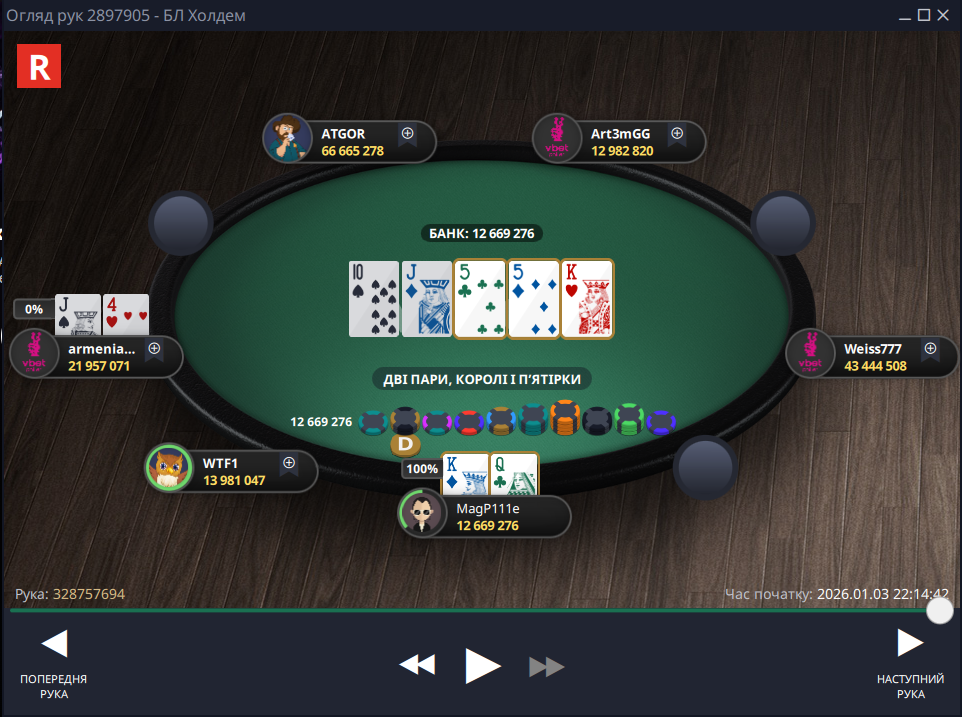
Task: Open ATGOR's player avatar
Action: pyautogui.click(x=288, y=139)
